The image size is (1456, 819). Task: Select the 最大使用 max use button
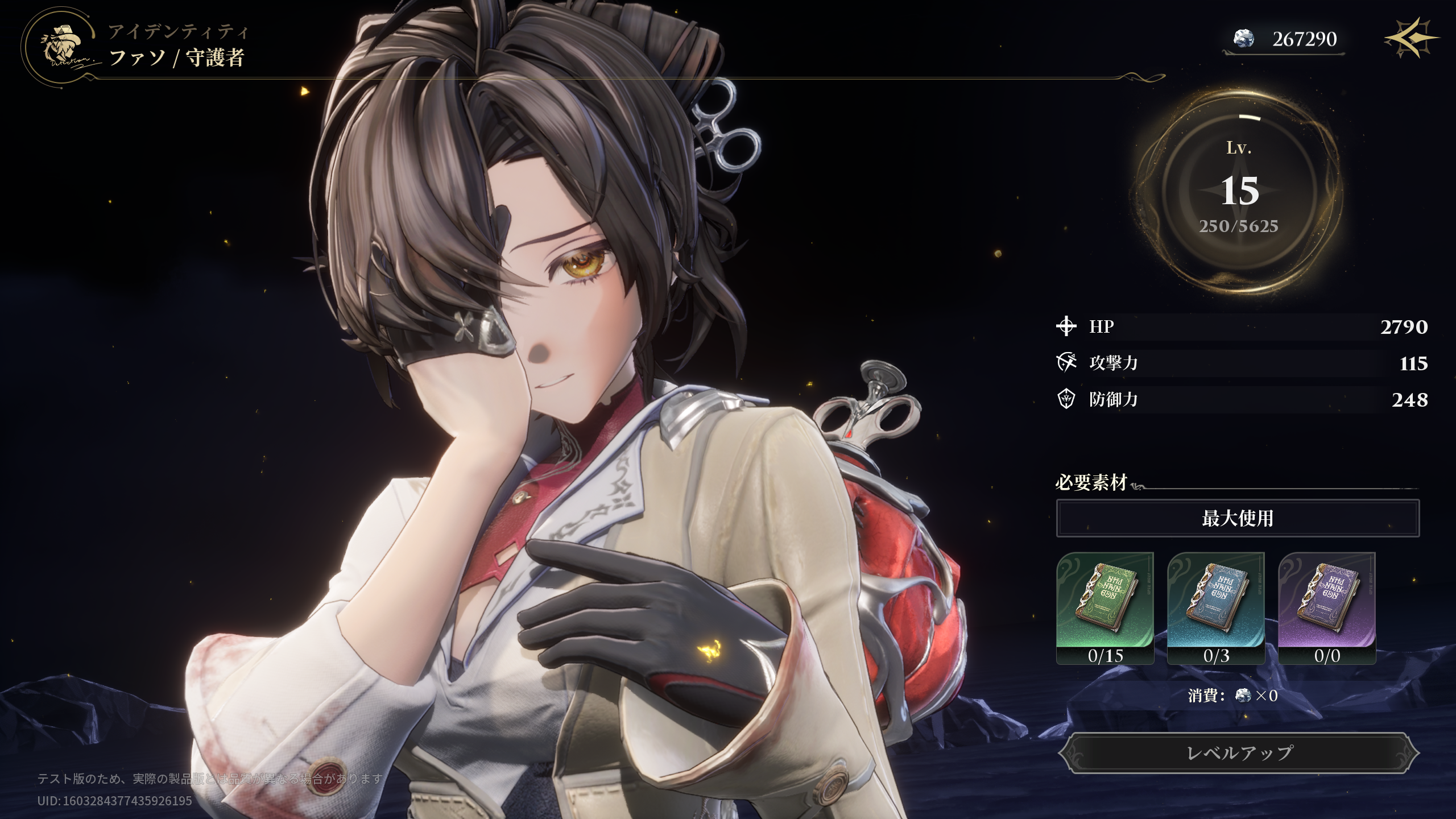pyautogui.click(x=1238, y=518)
